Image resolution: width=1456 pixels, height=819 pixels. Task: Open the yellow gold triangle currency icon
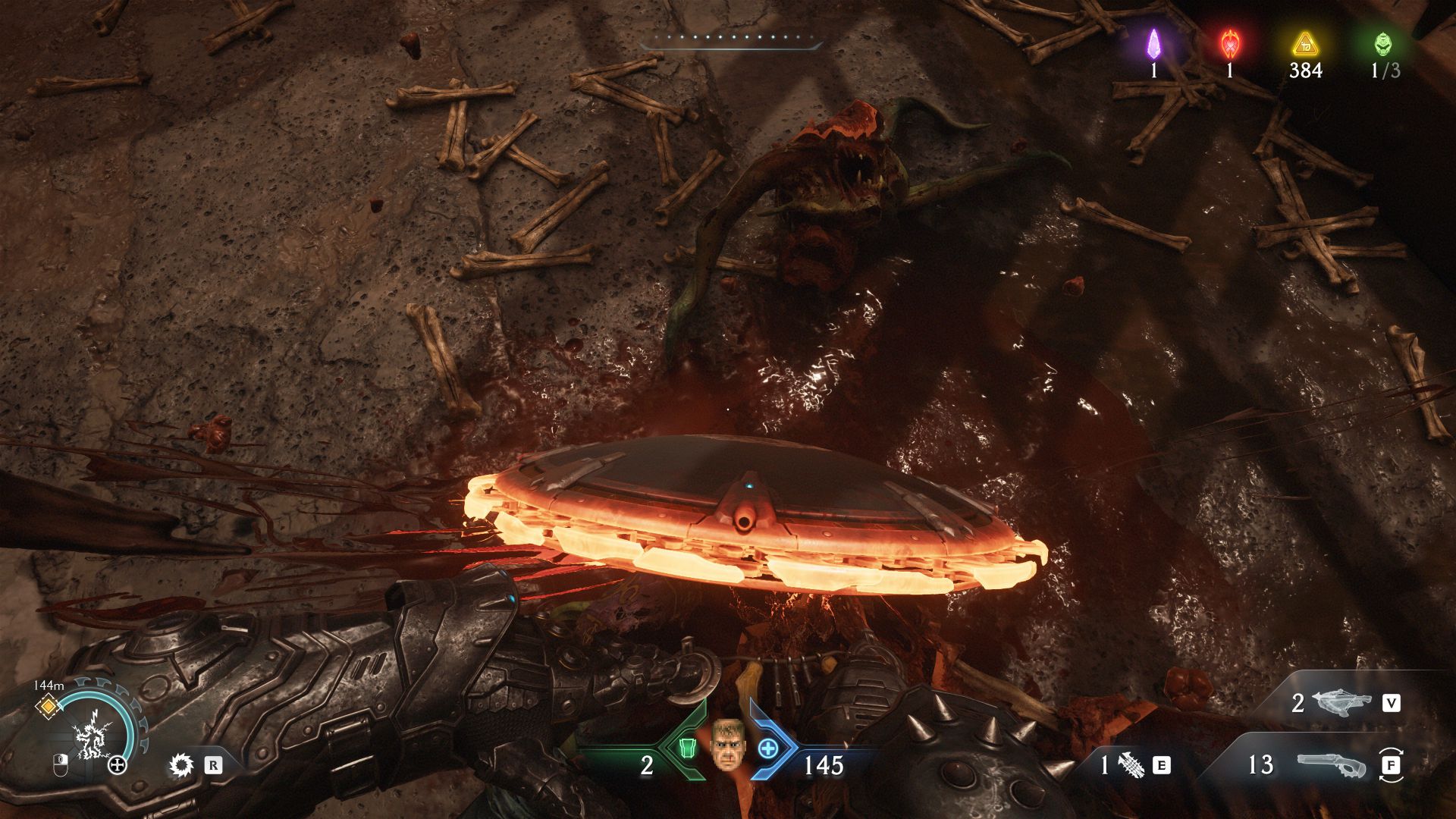click(x=1304, y=44)
